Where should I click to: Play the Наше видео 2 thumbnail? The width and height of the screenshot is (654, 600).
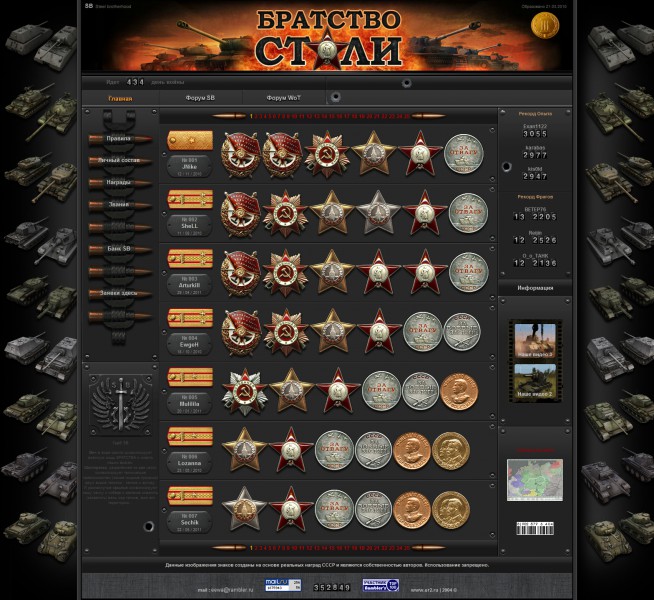point(535,383)
